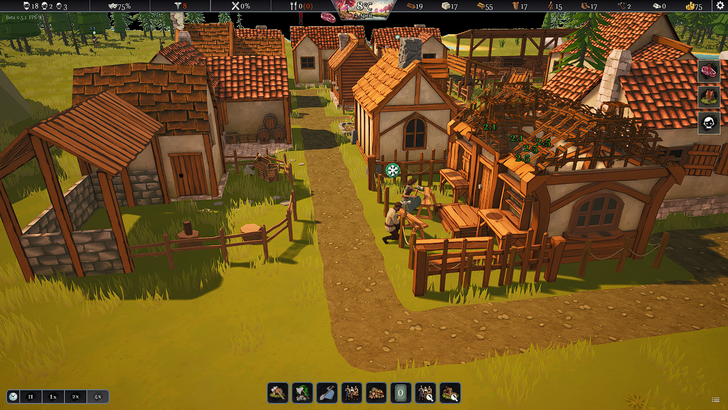Set game speed to 1x
Viewport: 728px width, 410px height.
click(53, 397)
